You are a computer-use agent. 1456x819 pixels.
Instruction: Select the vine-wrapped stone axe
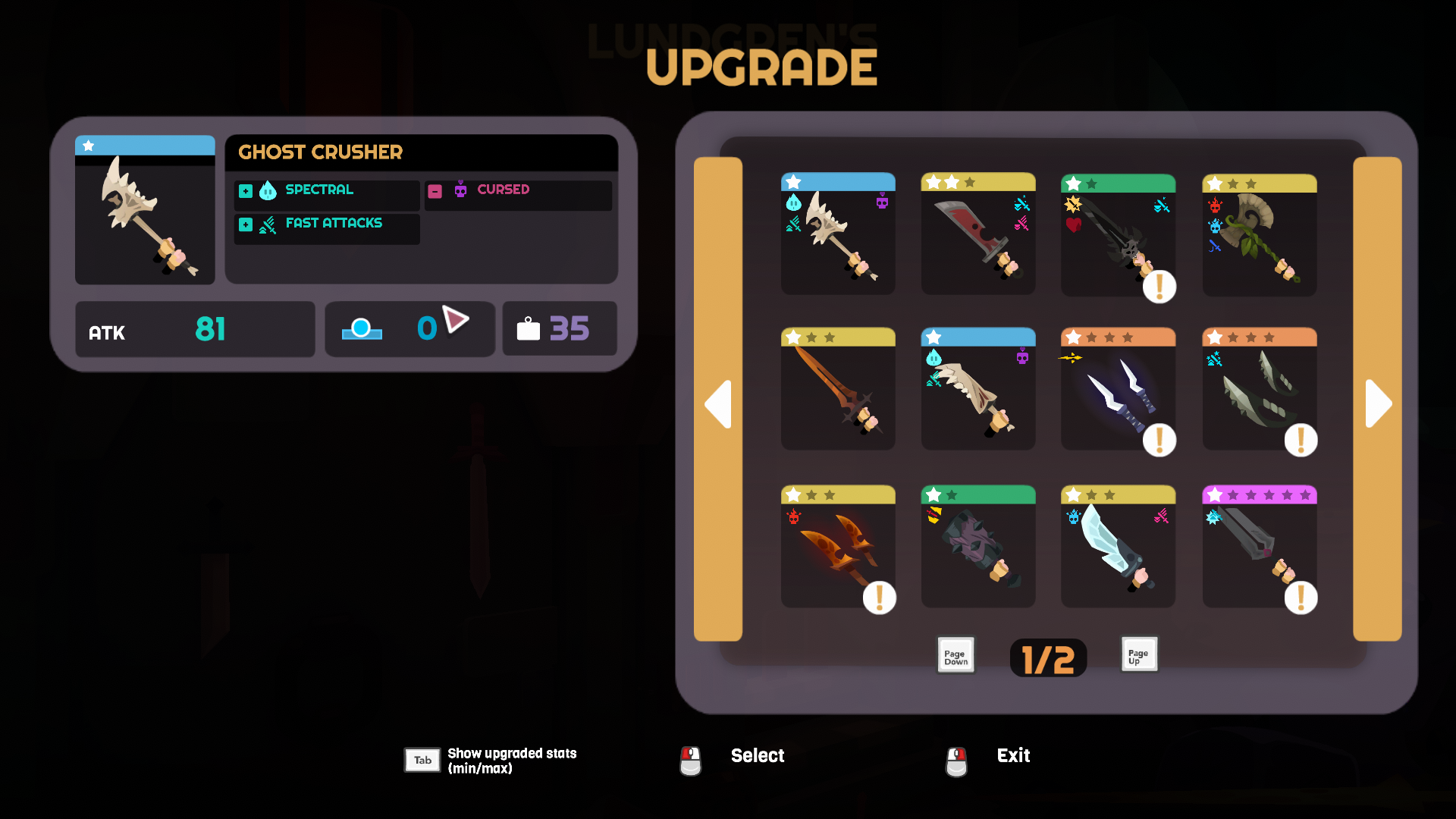pyautogui.click(x=1259, y=235)
